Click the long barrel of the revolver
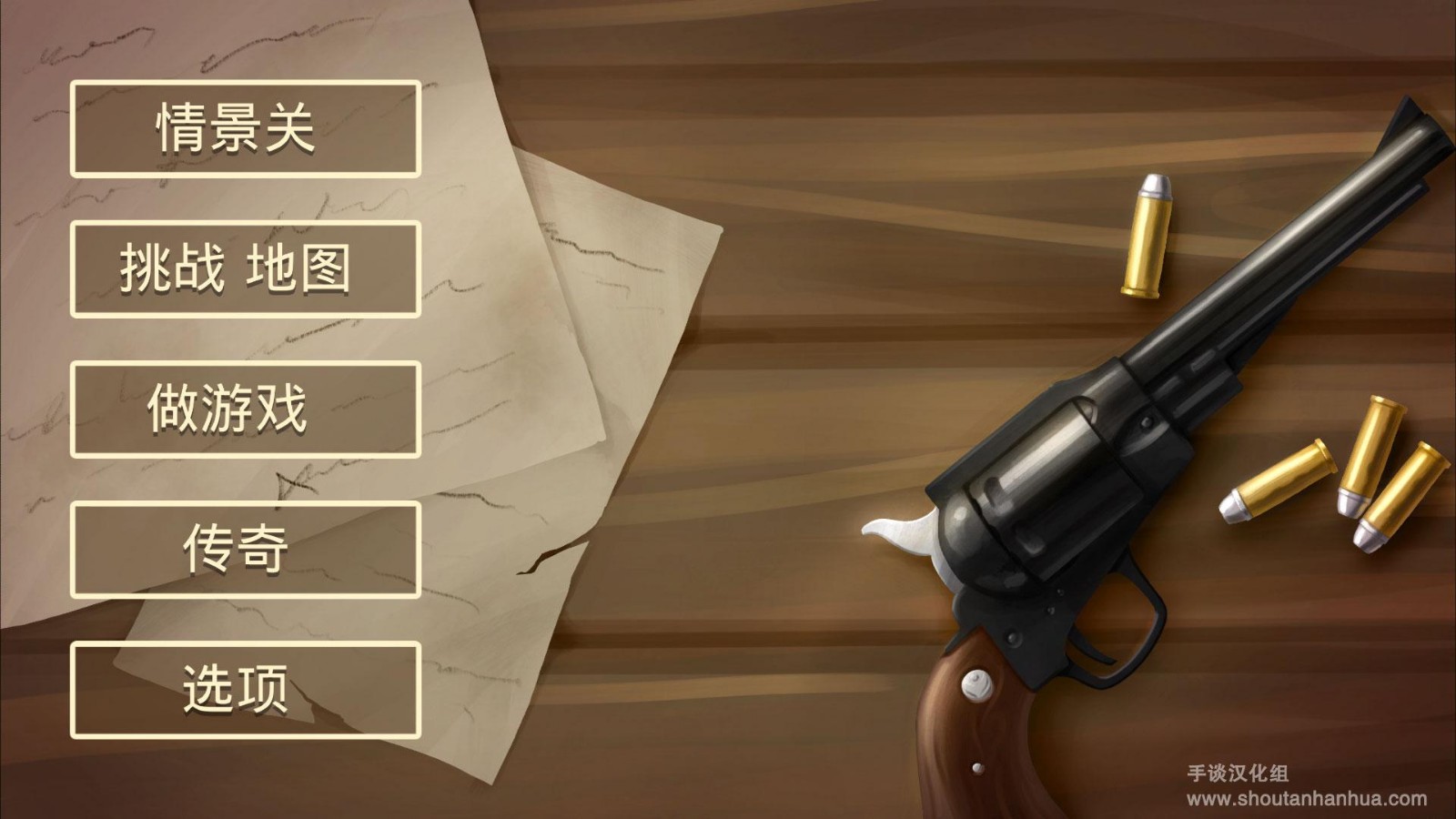The image size is (1456, 819). coord(1274,282)
